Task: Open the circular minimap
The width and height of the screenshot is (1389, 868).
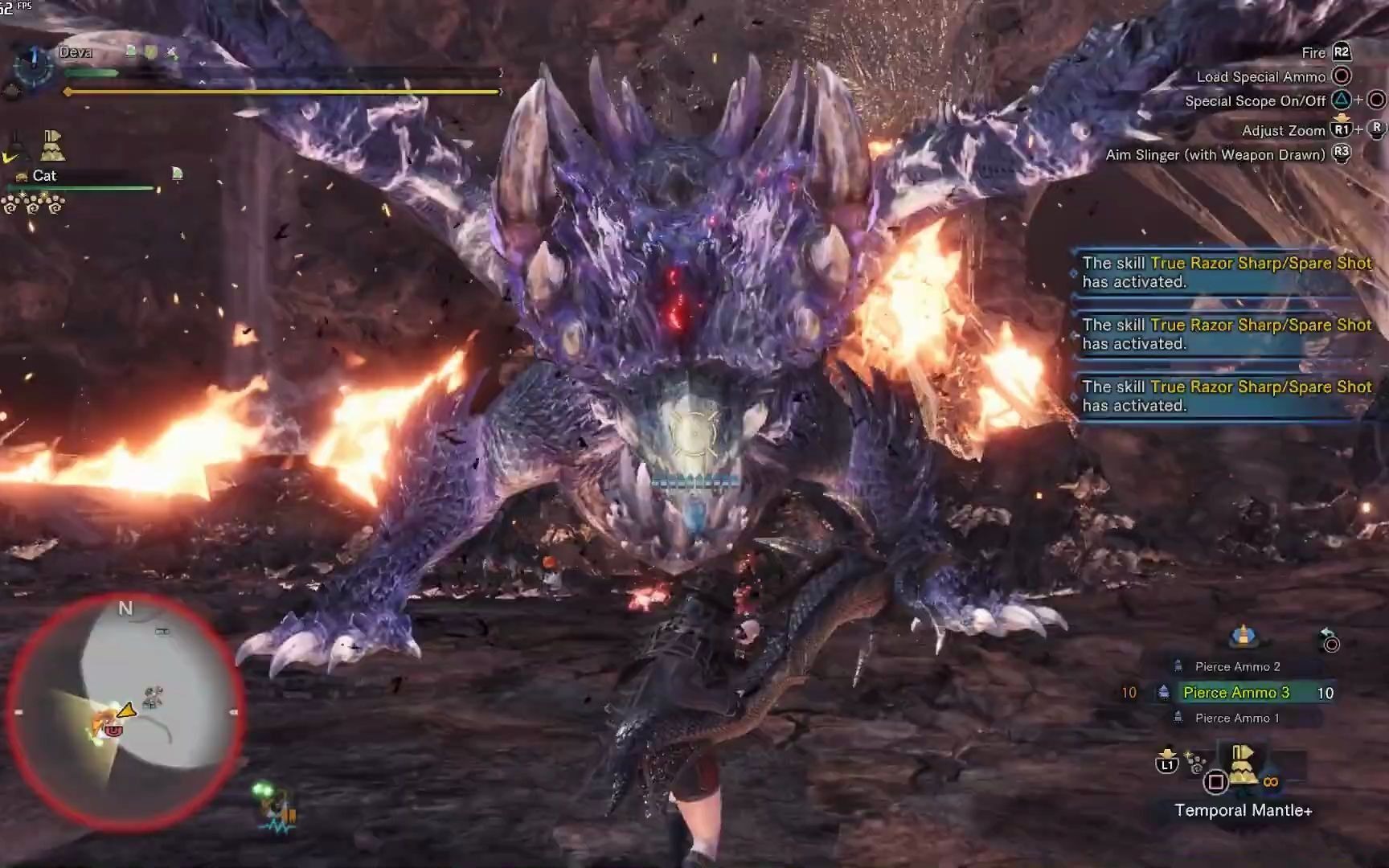Action: [x=126, y=710]
